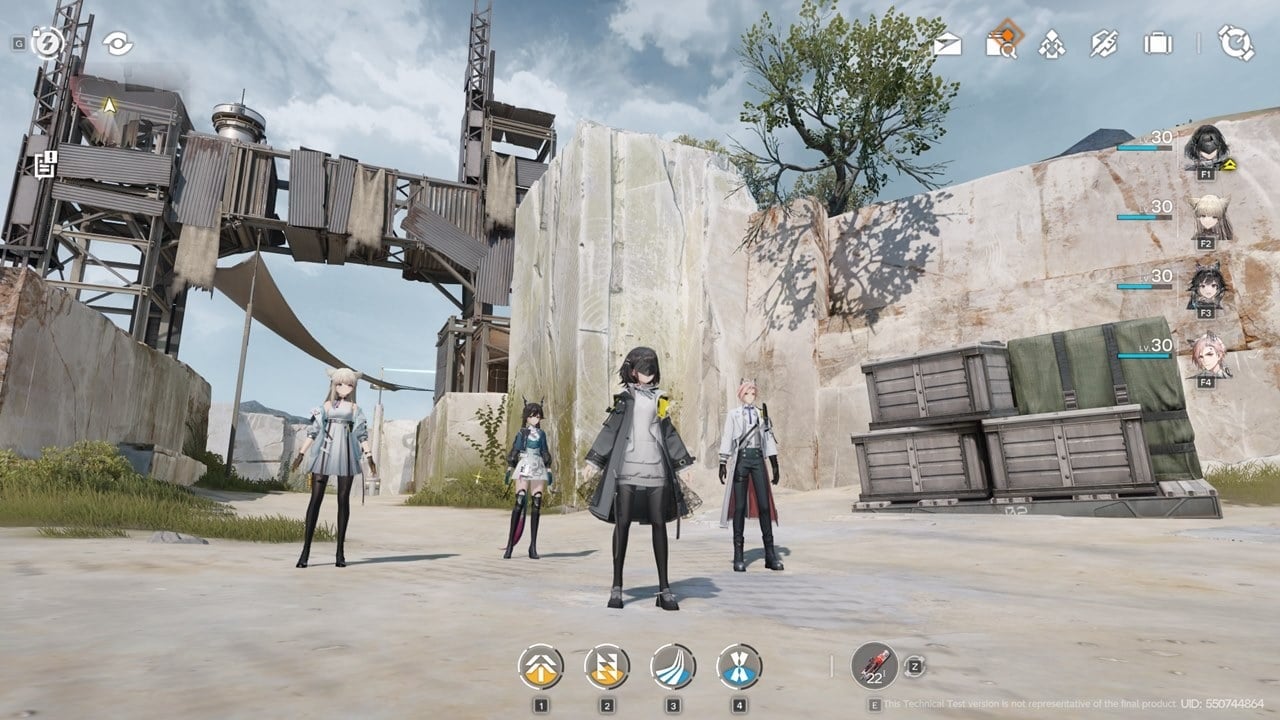The width and height of the screenshot is (1280, 720).
Task: Open the mail envelope icon
Action: [947, 44]
